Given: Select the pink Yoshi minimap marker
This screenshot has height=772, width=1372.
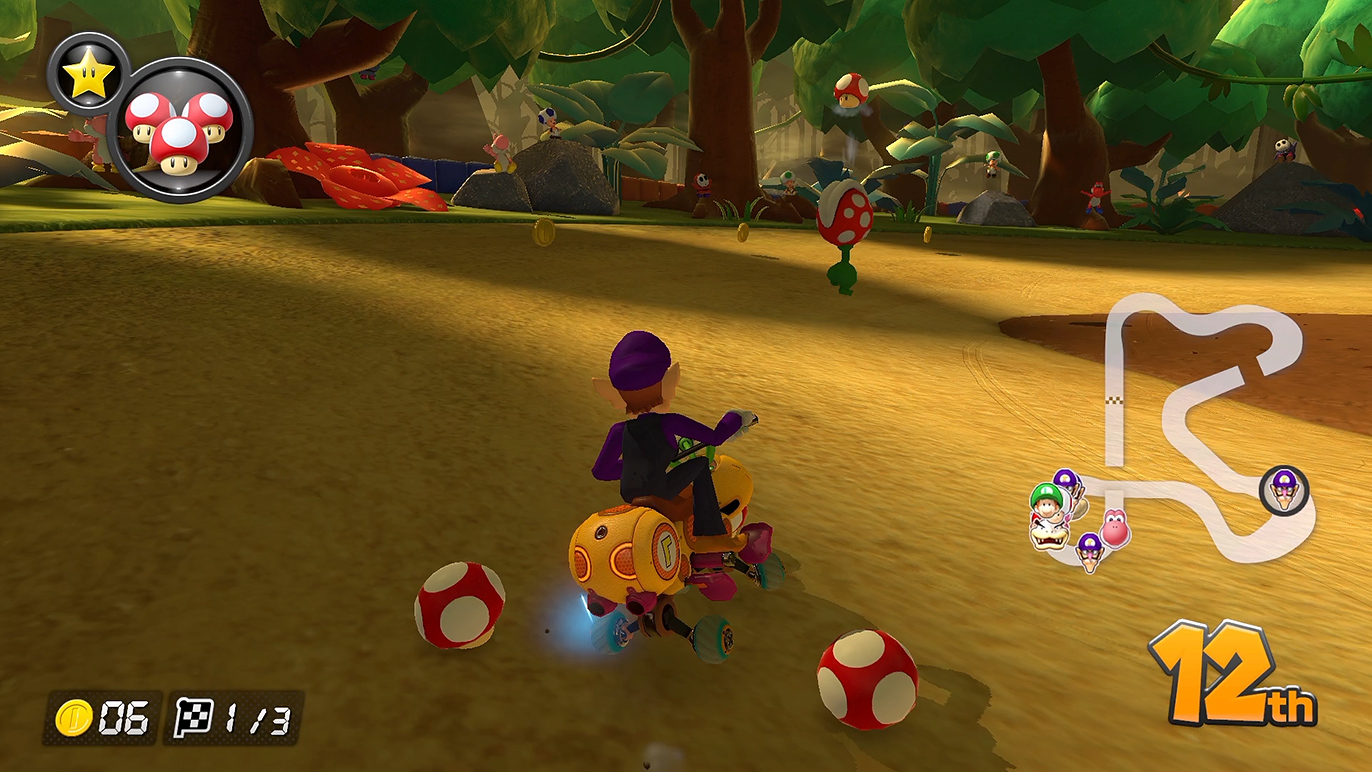Looking at the screenshot, I should (x=1114, y=527).
